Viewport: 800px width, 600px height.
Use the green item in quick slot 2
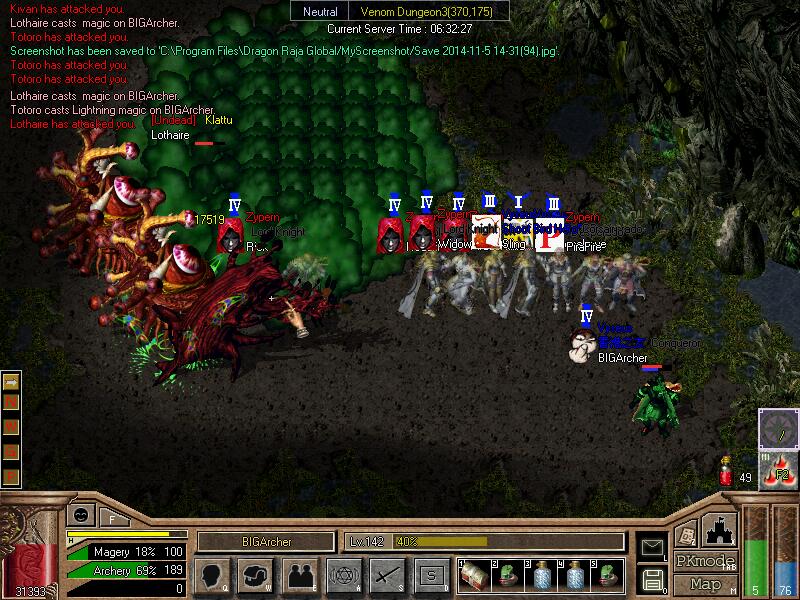pyautogui.click(x=508, y=573)
